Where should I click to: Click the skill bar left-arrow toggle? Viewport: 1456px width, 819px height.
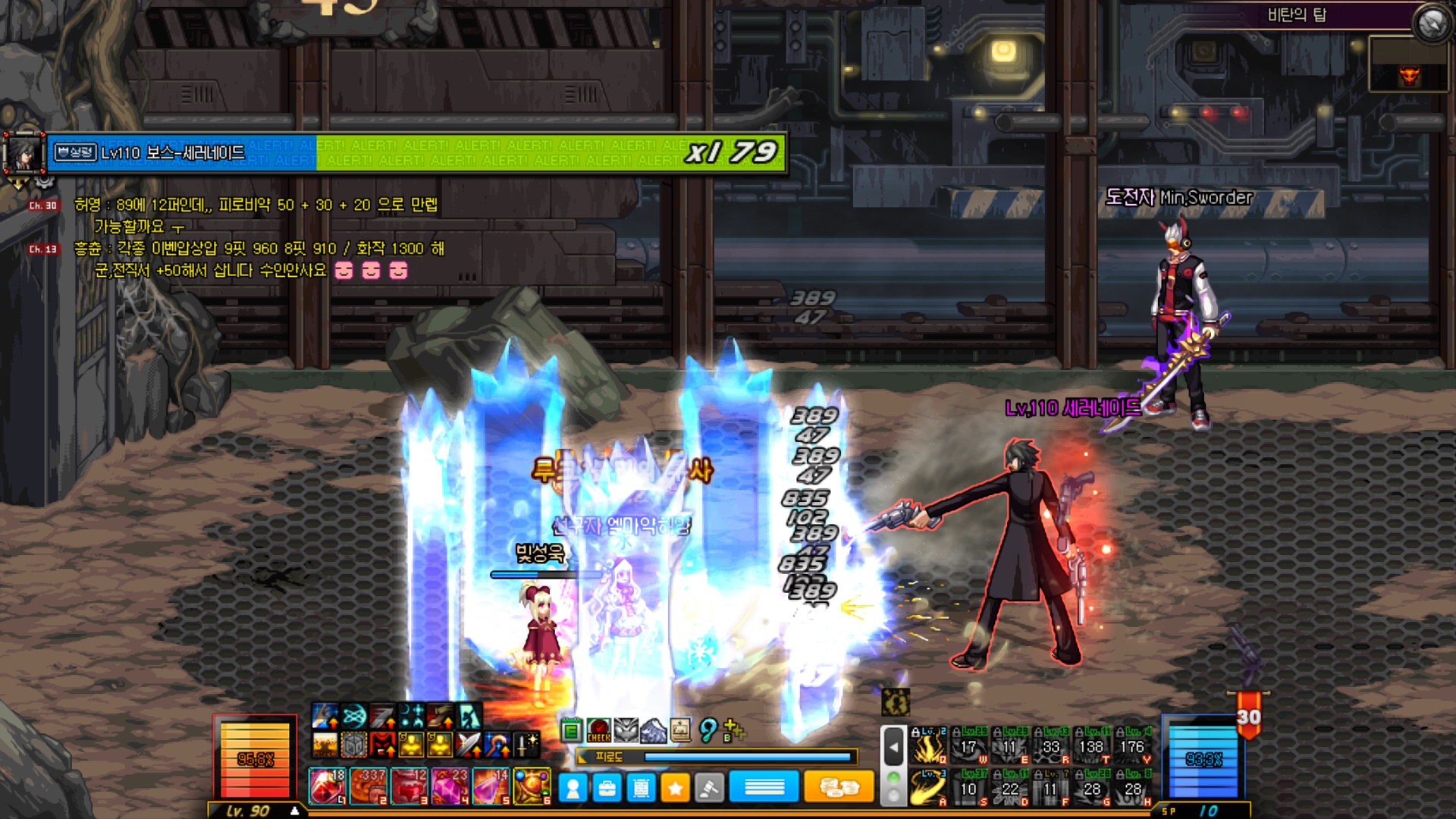click(x=894, y=747)
